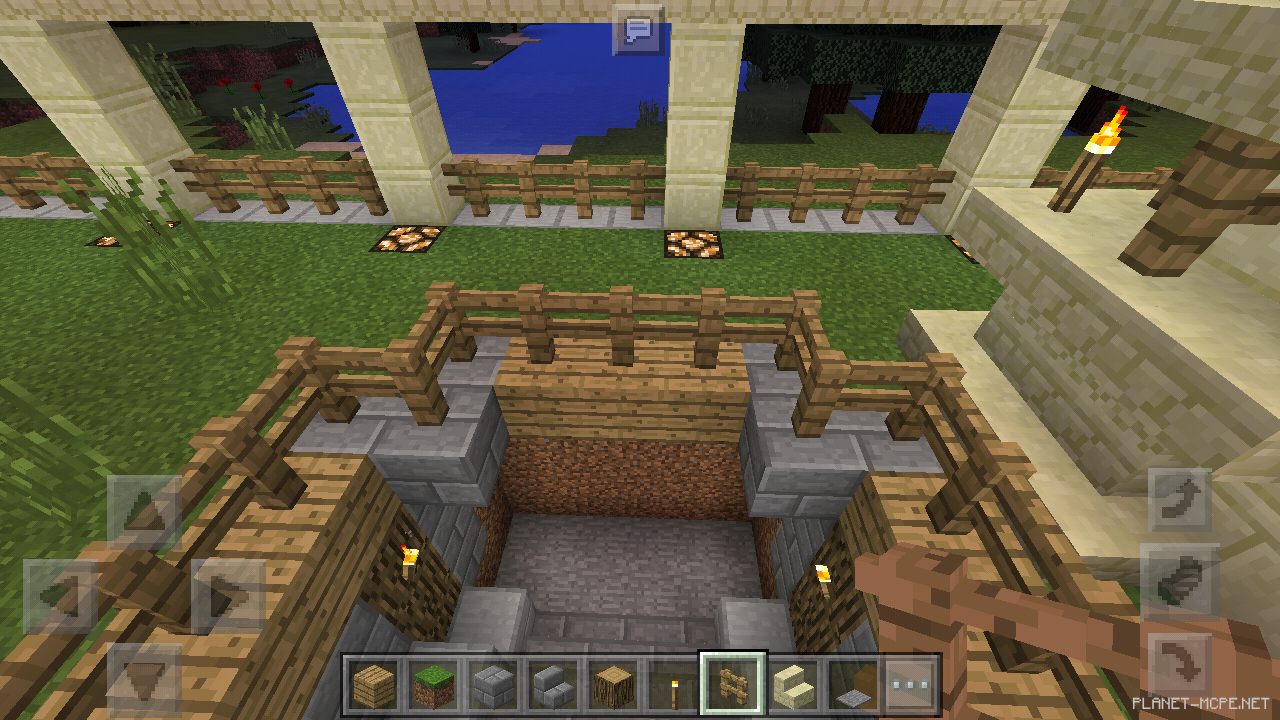Choose the sandstone stairs hotbar slot

coord(792,686)
